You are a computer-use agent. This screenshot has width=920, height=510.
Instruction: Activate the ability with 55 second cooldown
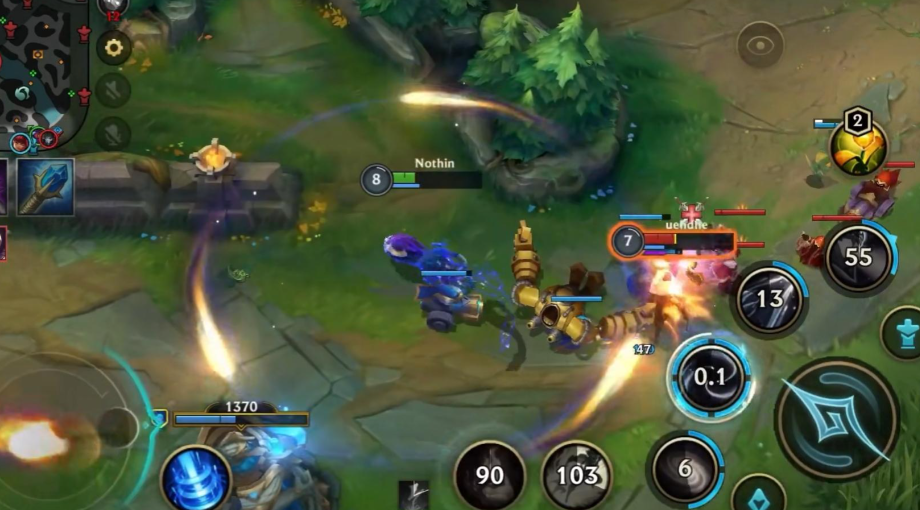pos(858,257)
